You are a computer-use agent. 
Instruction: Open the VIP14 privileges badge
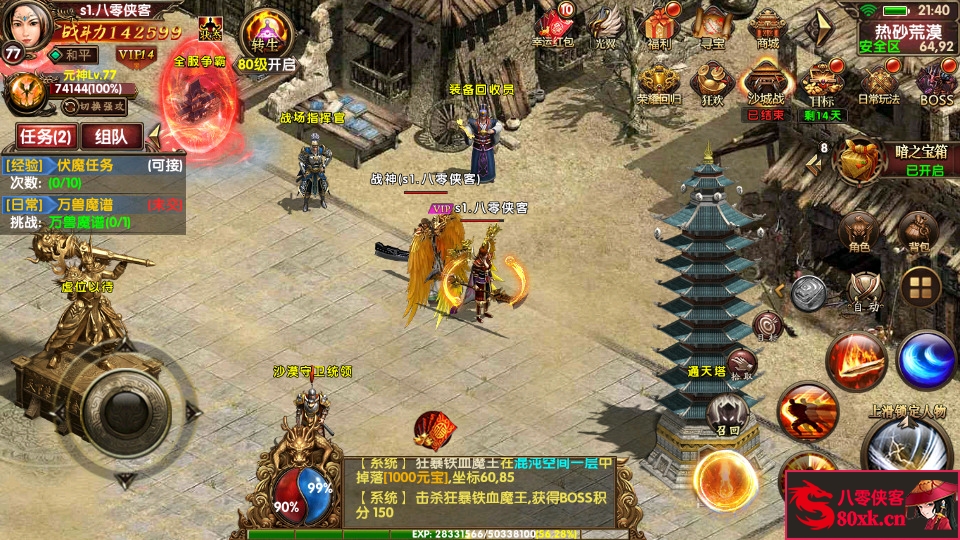click(135, 54)
